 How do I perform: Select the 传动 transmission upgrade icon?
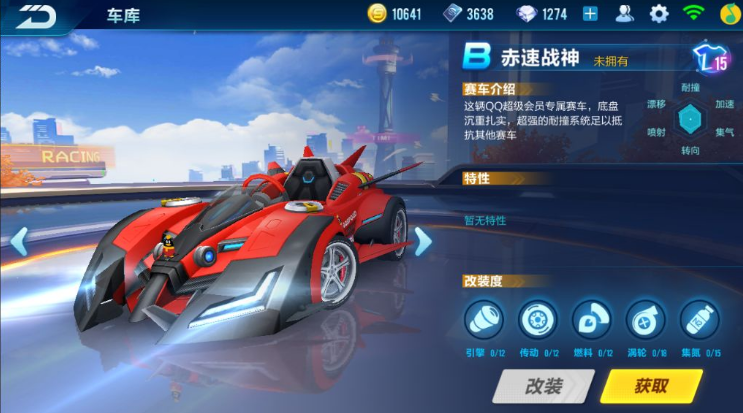tap(538, 320)
